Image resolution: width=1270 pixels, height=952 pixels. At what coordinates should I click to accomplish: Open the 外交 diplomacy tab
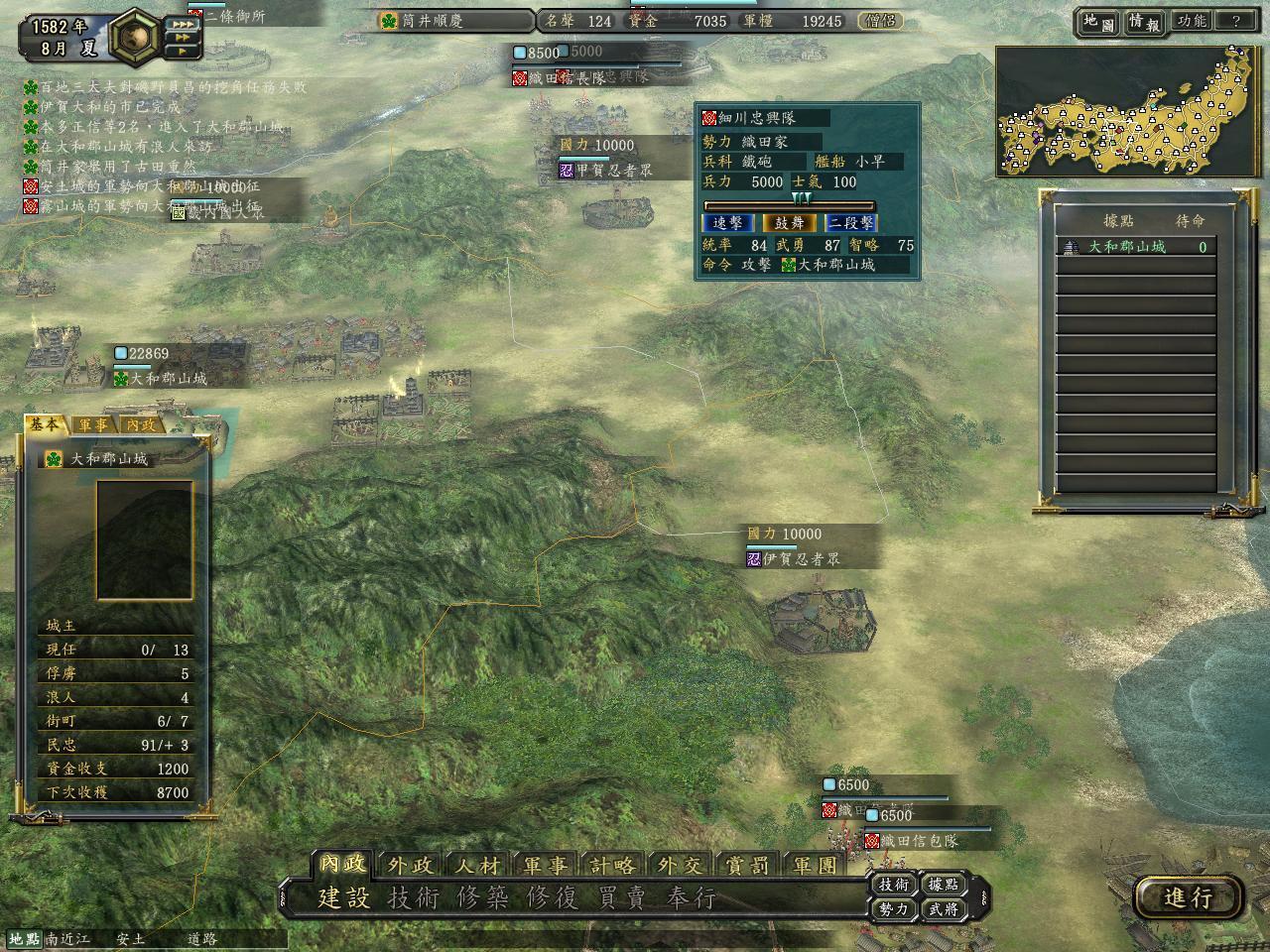[x=680, y=866]
